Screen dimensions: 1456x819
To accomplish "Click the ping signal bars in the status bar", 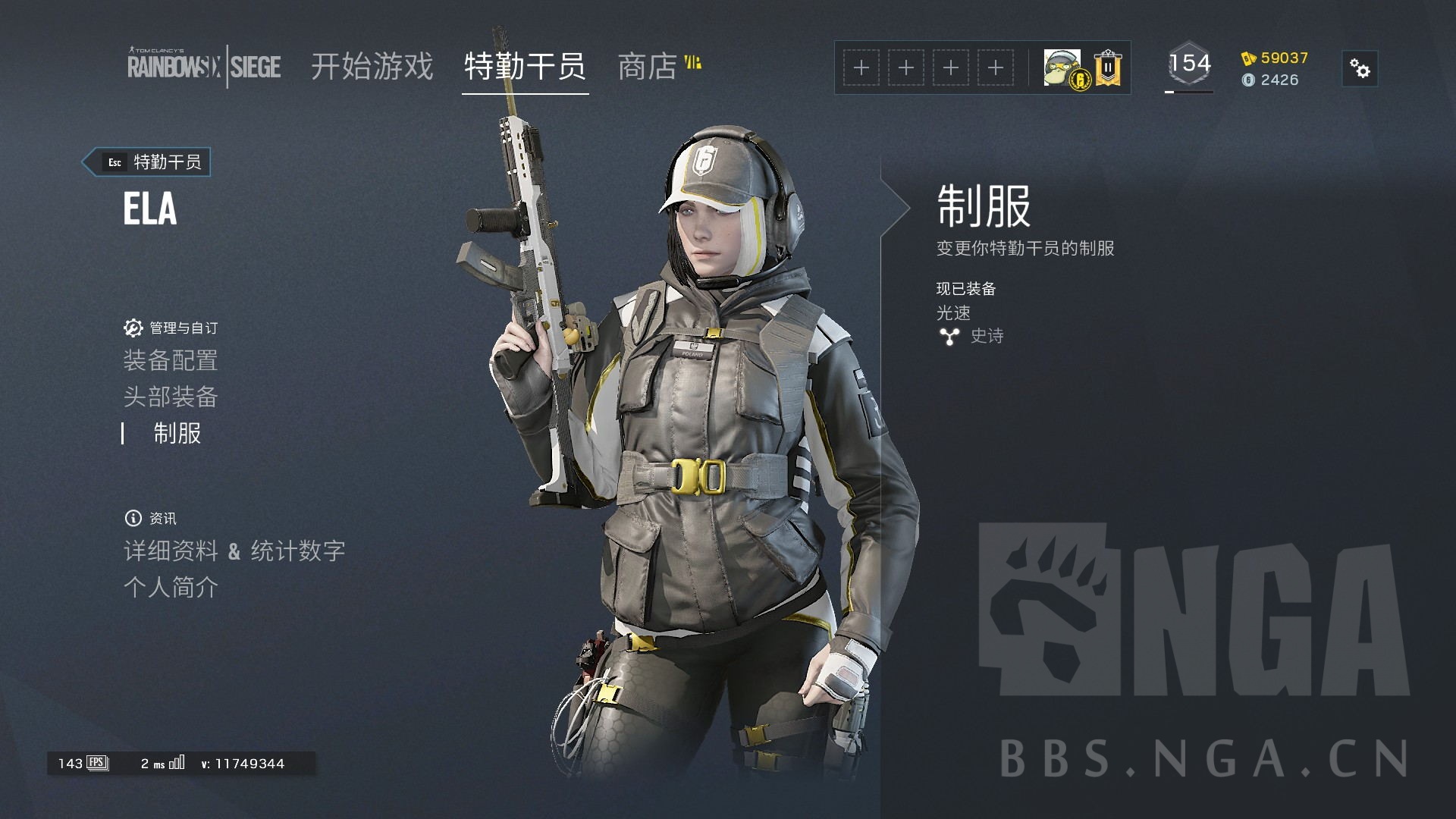I will coord(176,763).
